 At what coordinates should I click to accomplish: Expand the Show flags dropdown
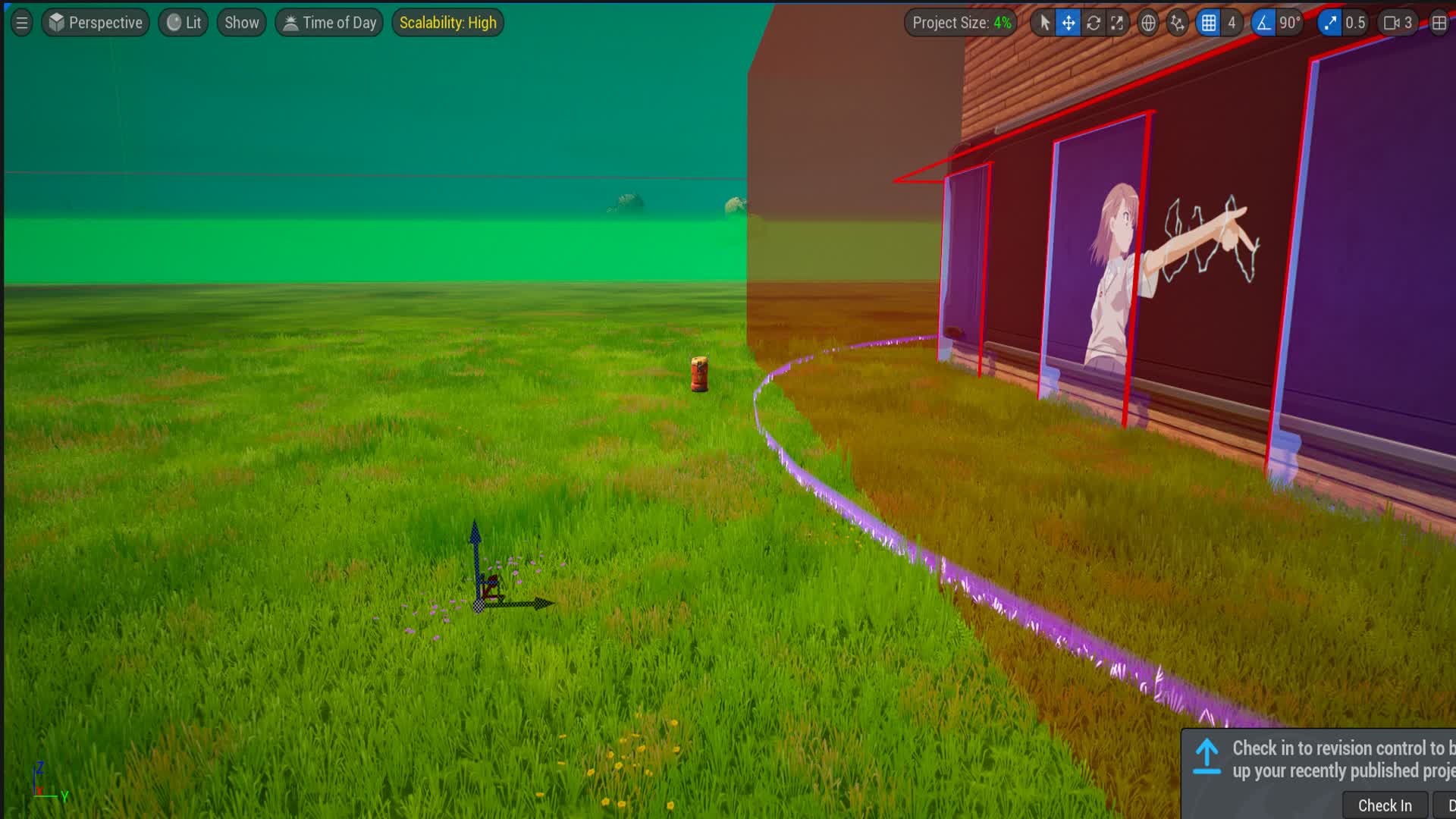[x=240, y=22]
